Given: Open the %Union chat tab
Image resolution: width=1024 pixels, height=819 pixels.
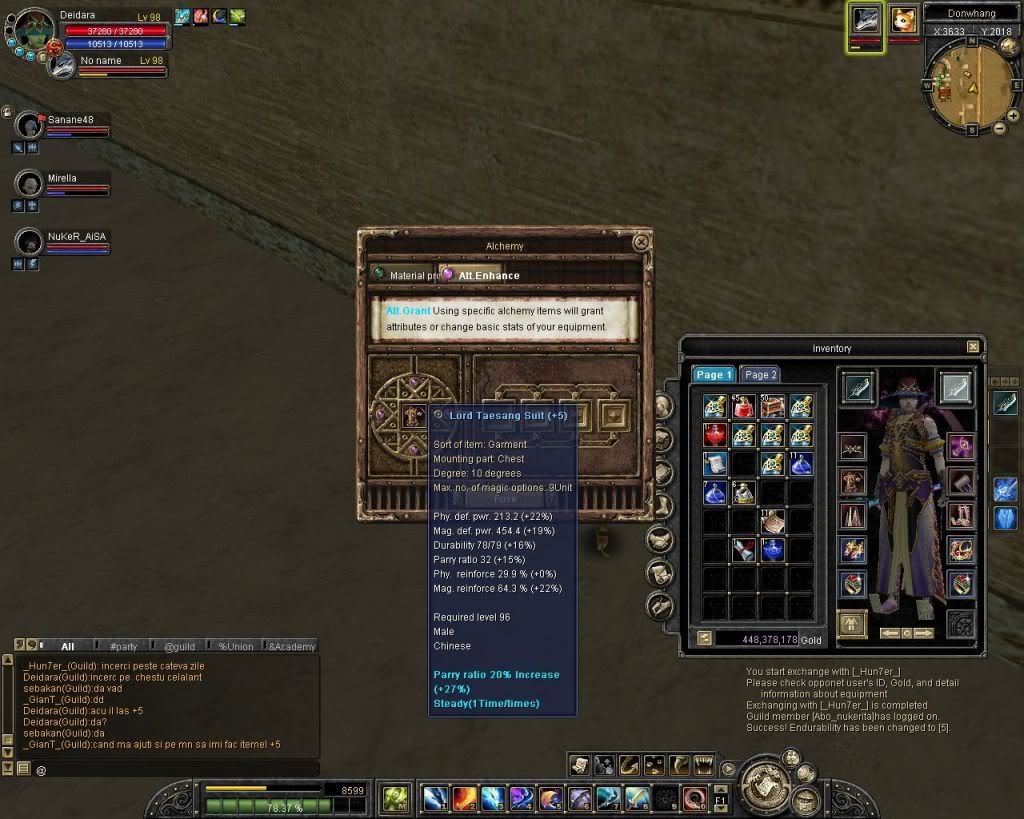Looking at the screenshot, I should pos(236,646).
